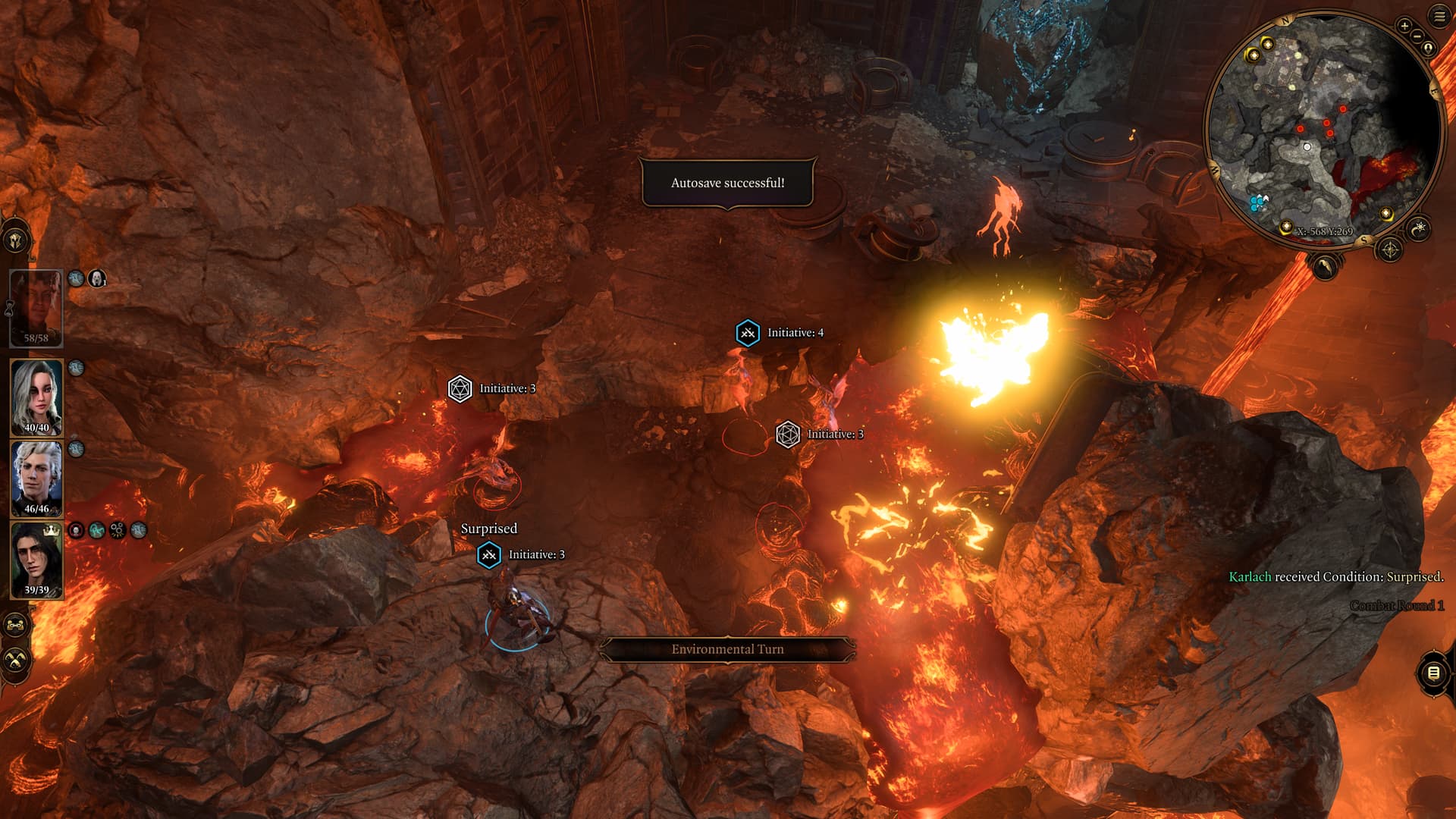Select Karlach's party portrait

(x=36, y=307)
